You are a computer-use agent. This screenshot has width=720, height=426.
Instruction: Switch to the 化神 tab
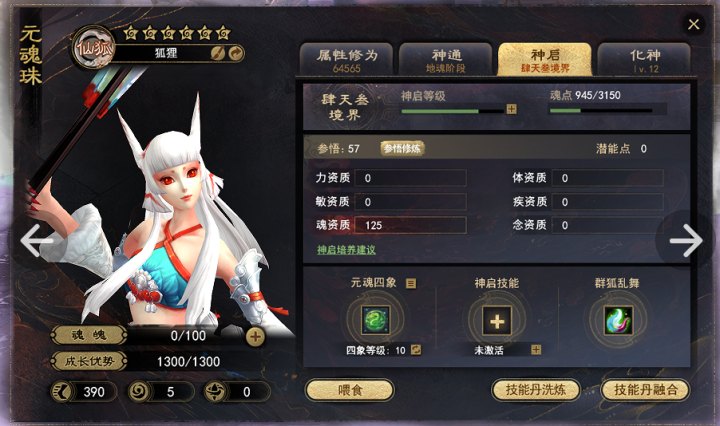pyautogui.click(x=643, y=60)
